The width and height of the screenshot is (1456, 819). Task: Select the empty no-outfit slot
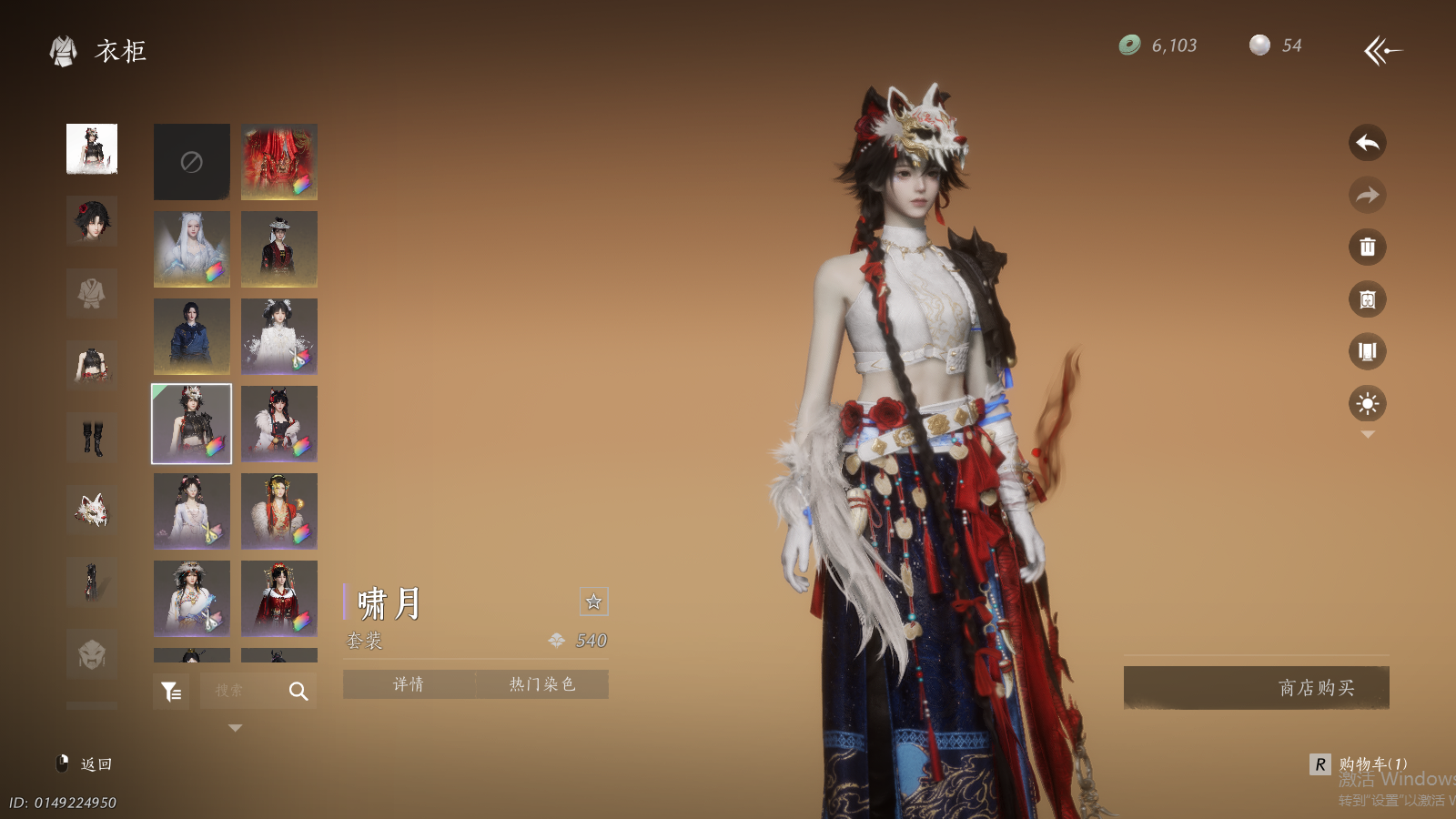point(191,162)
